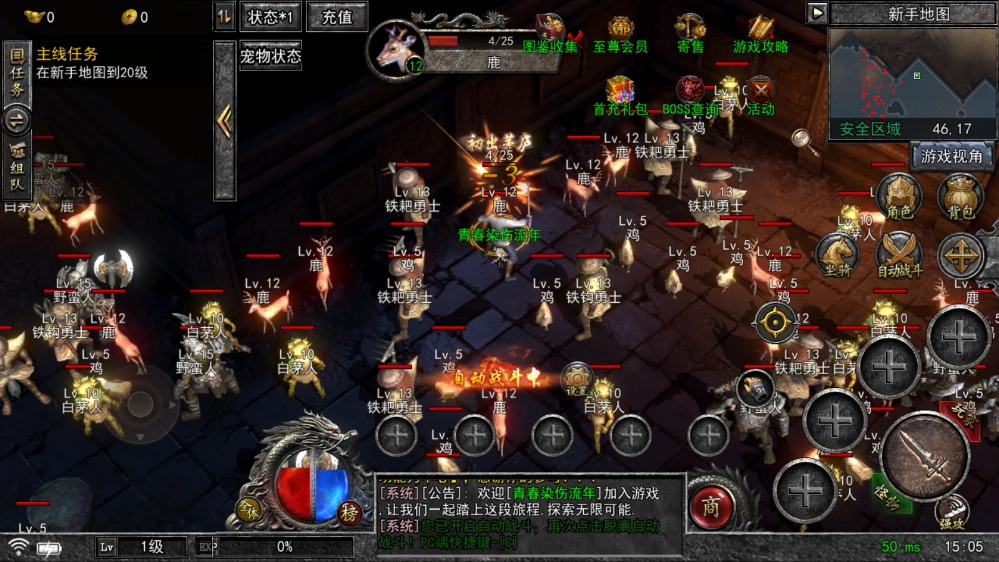Open the 充值 recharge button
The width and height of the screenshot is (999, 562).
337,17
